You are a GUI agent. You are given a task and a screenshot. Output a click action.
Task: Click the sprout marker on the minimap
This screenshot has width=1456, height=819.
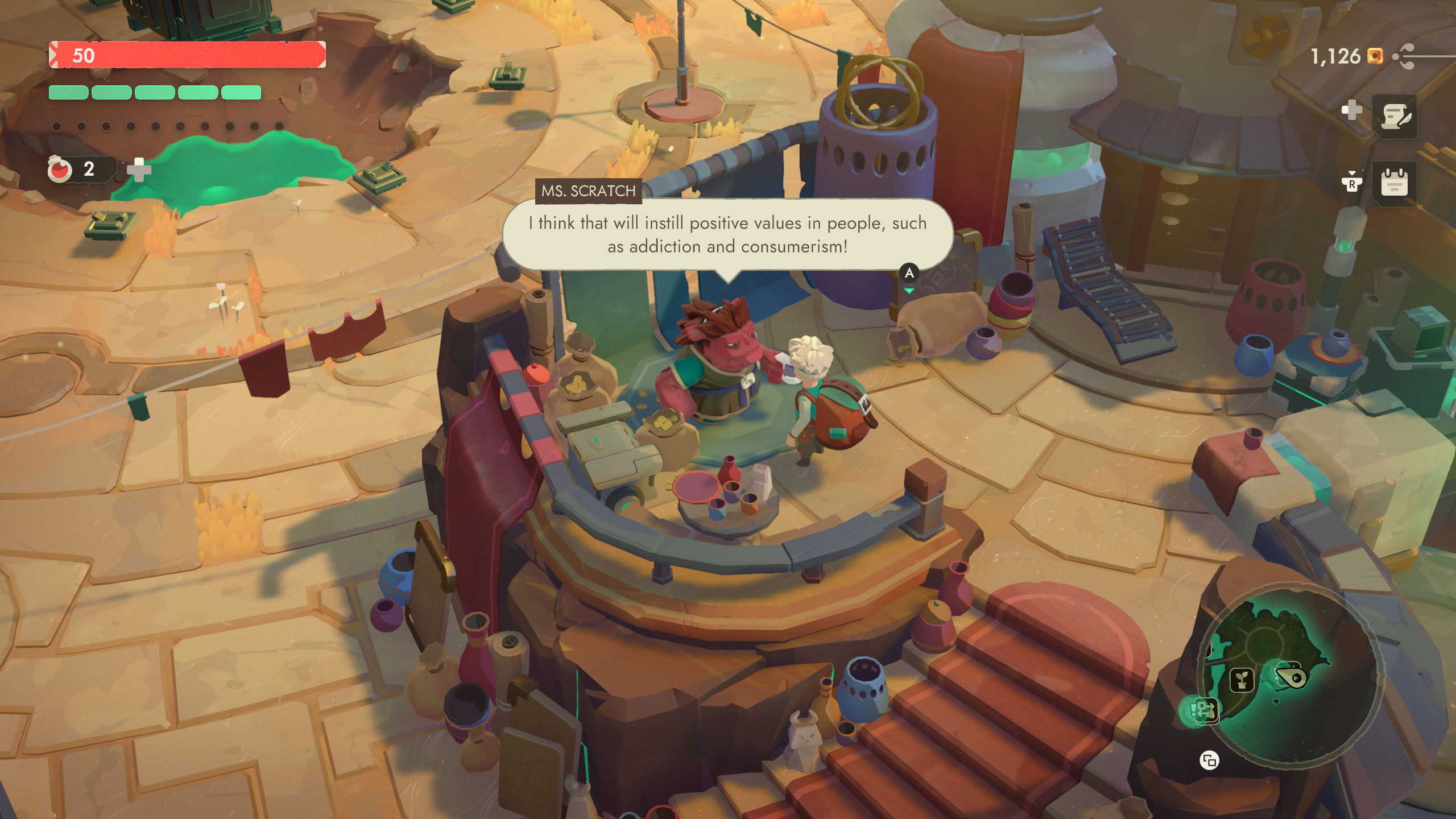[1242, 681]
